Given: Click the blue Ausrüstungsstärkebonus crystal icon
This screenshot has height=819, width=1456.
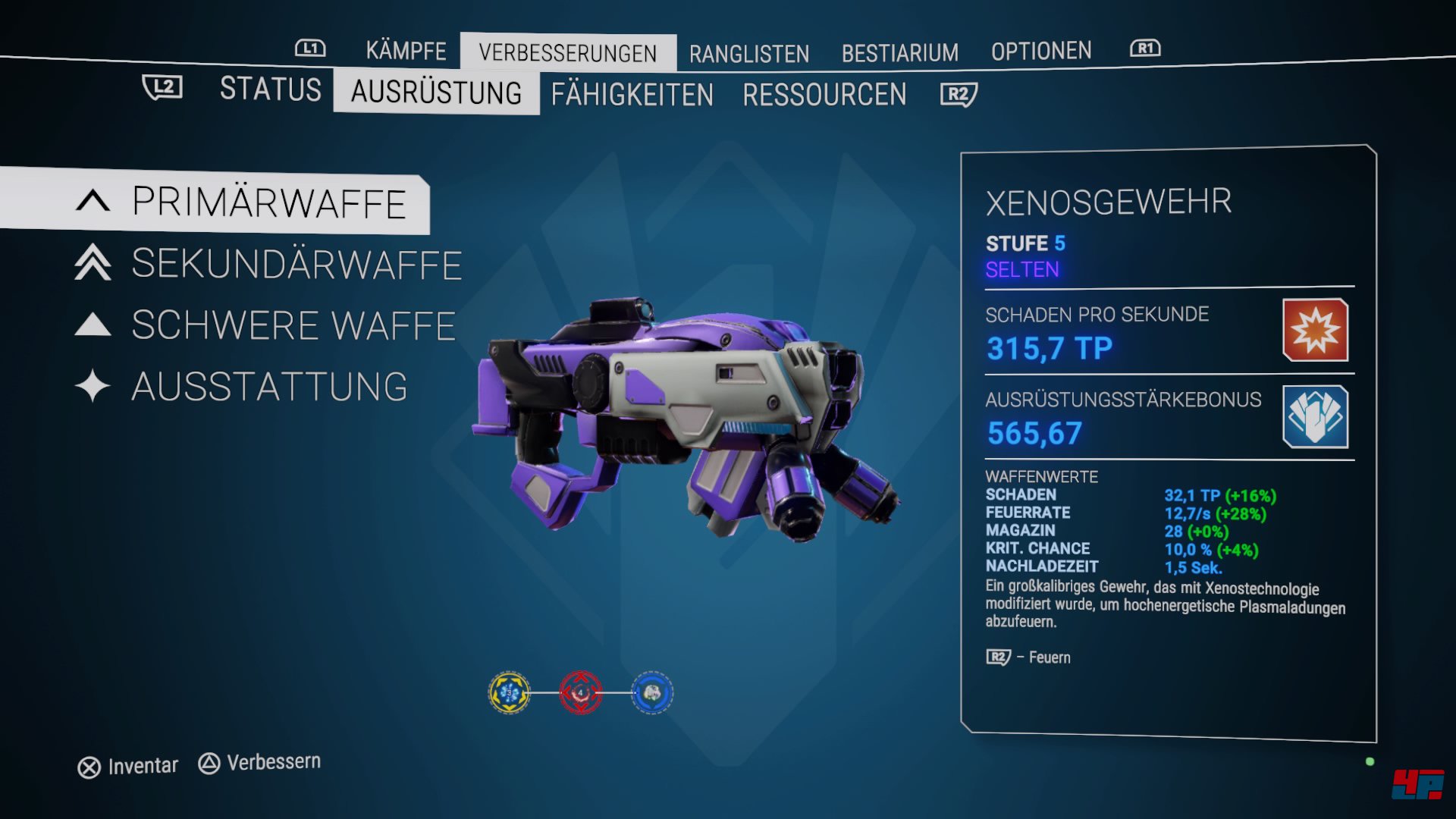Looking at the screenshot, I should click(1315, 415).
